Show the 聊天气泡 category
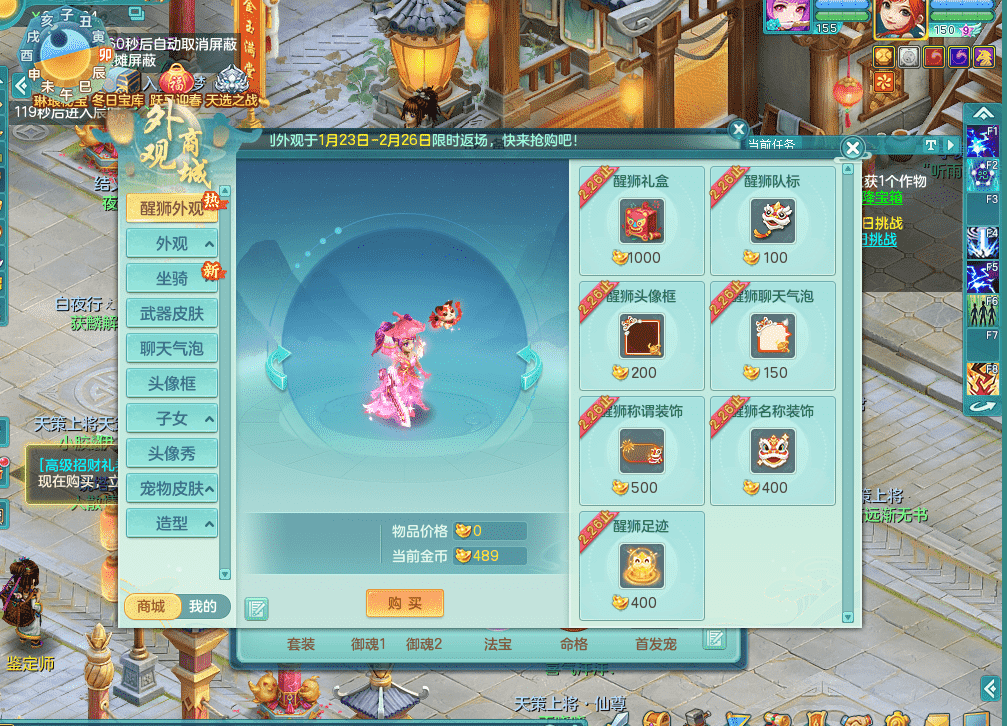Screen dimensions: 1007x726 (172, 349)
